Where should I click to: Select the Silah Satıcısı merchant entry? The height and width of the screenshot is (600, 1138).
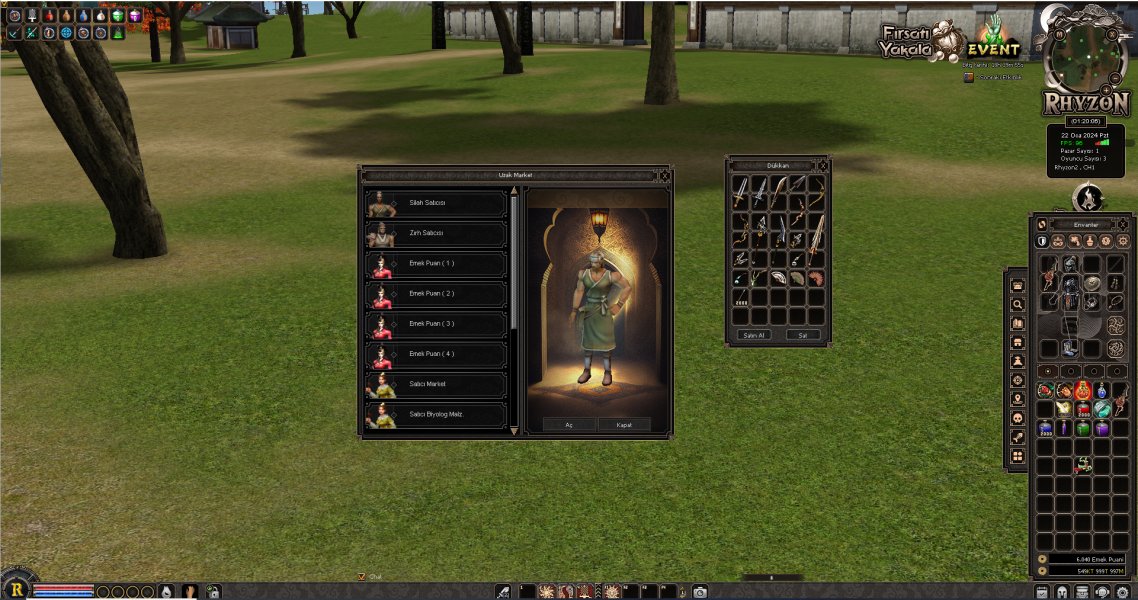[x=436, y=204]
